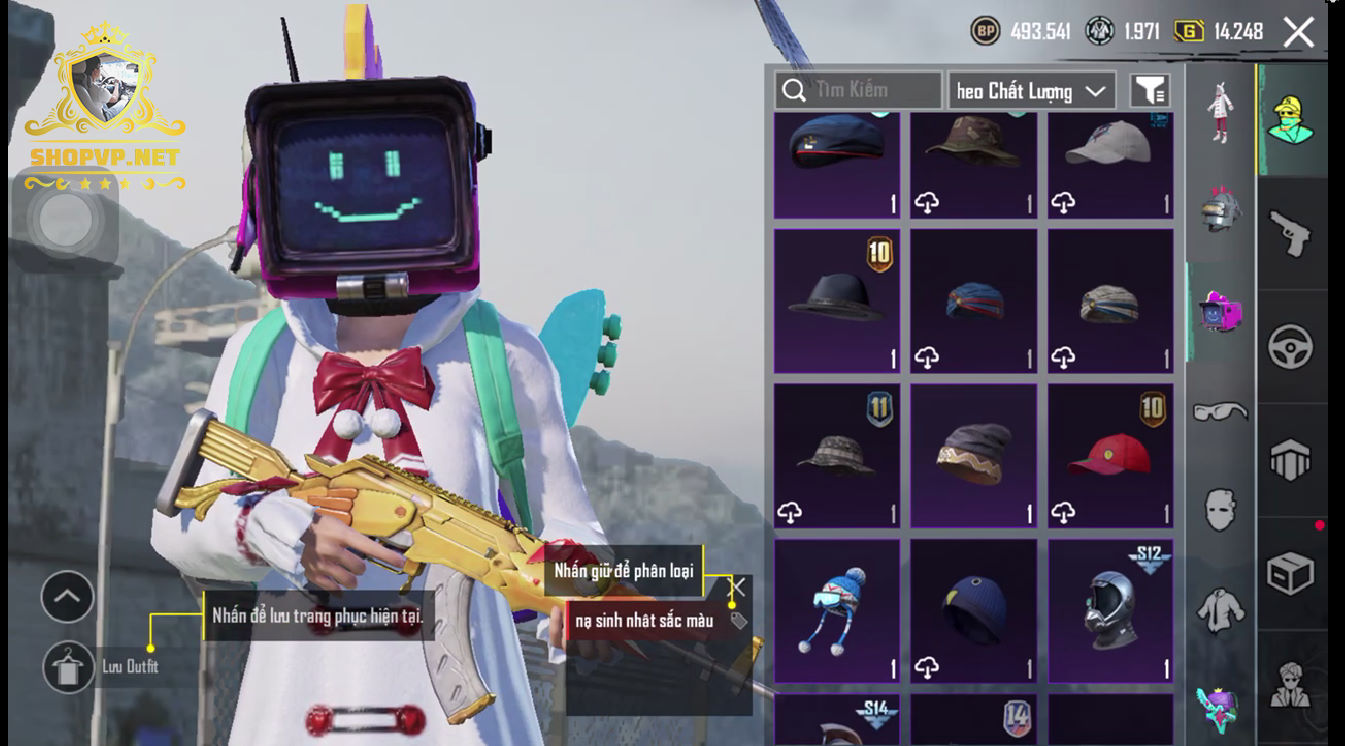
Task: Close the inventory screen
Action: tap(1298, 32)
